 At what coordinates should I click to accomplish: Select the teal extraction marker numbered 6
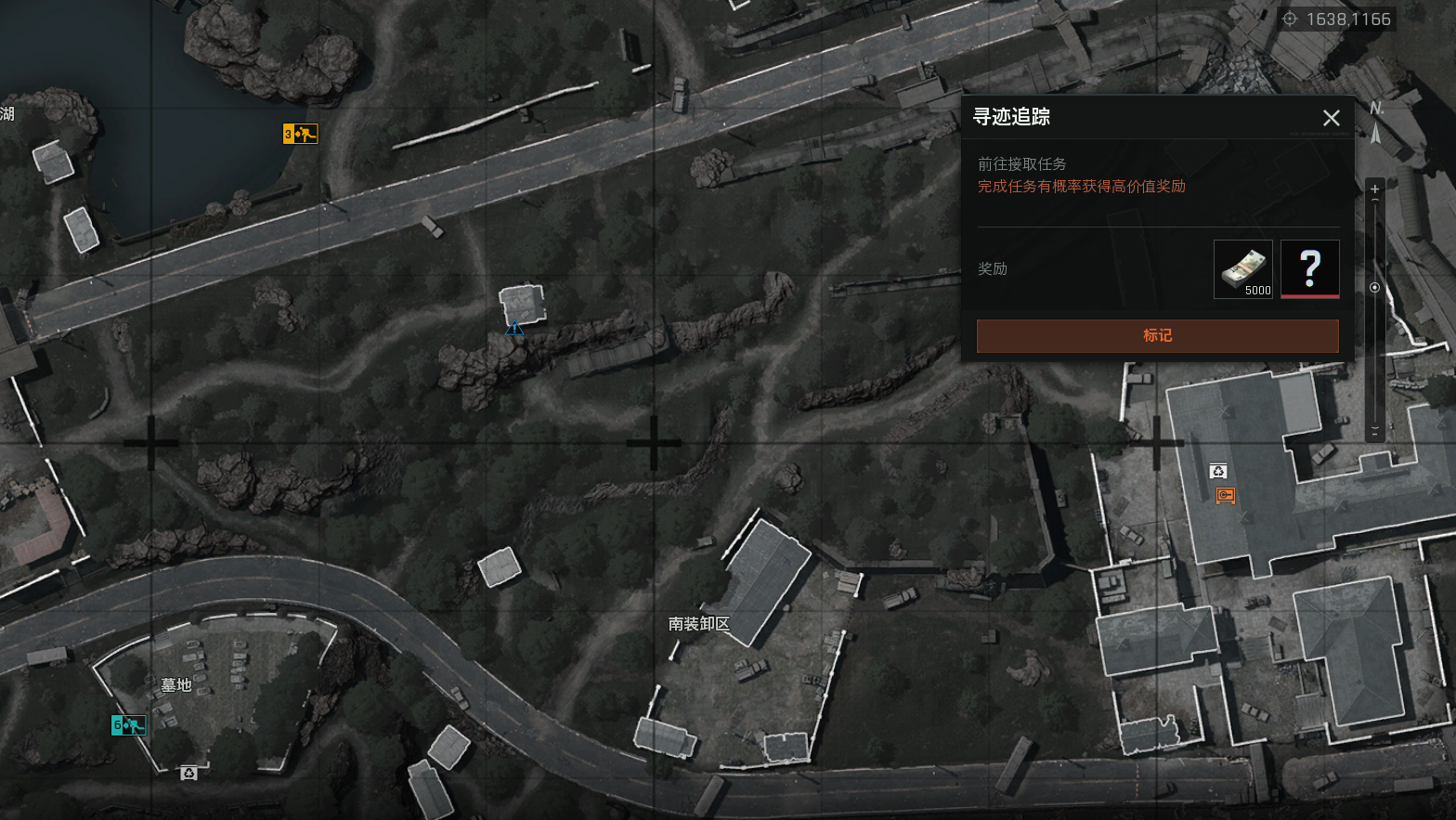click(128, 725)
